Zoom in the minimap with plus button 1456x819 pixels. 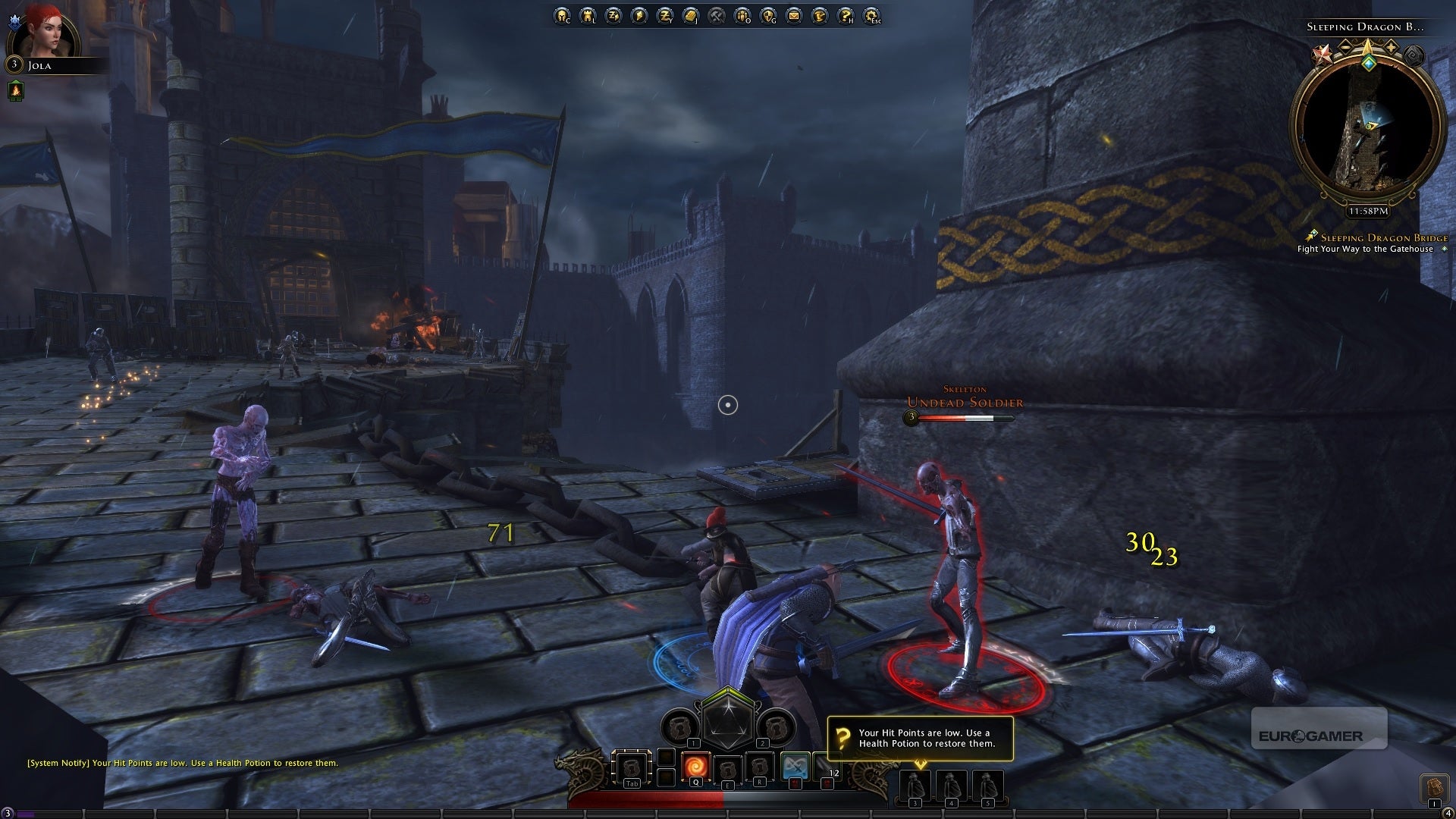[1391, 47]
